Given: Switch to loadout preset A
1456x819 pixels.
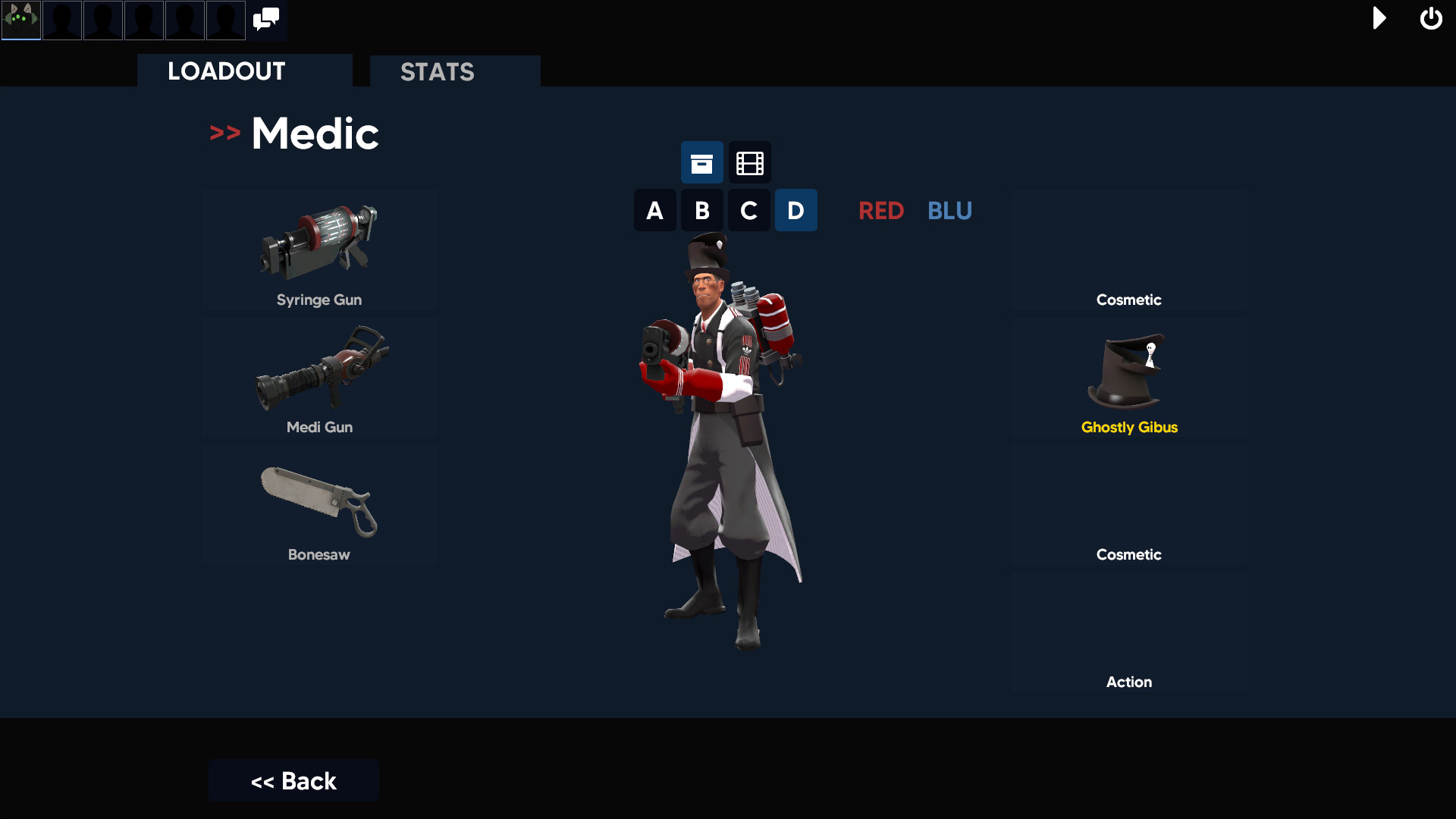Looking at the screenshot, I should [x=654, y=210].
